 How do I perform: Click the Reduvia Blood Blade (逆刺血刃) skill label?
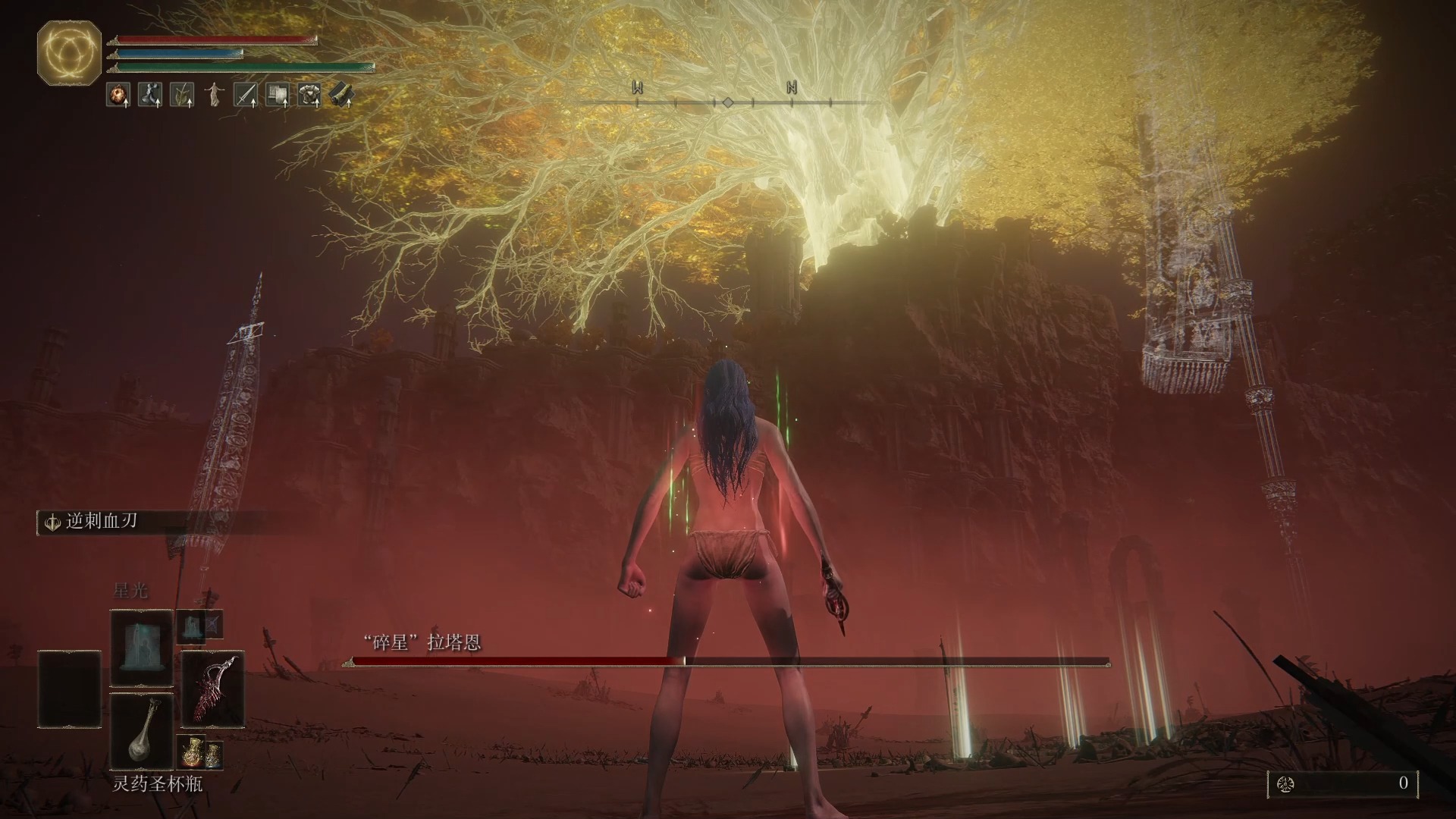100,522
